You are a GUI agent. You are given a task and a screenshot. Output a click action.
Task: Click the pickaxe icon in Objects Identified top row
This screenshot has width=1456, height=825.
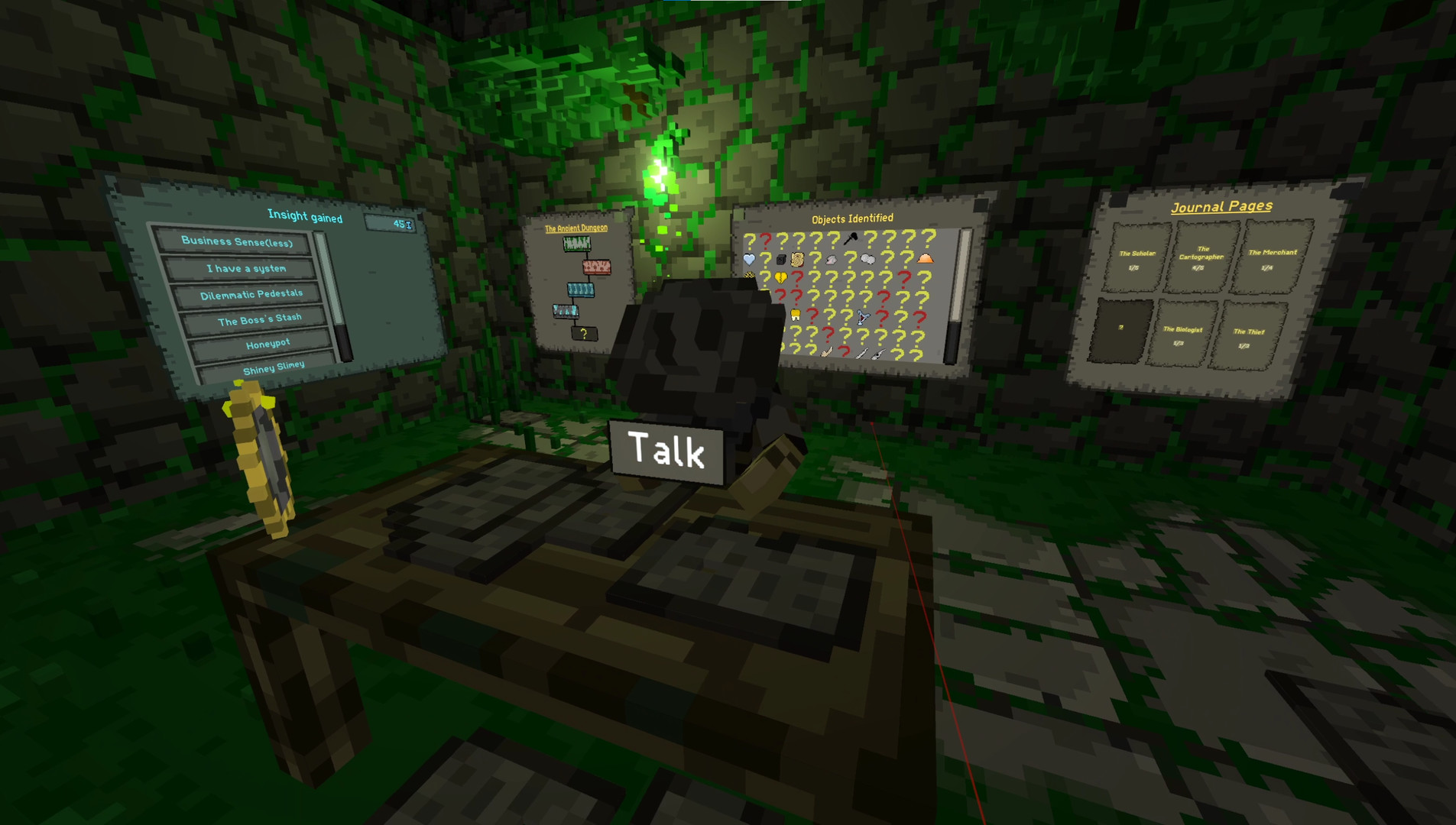pyautogui.click(x=851, y=238)
